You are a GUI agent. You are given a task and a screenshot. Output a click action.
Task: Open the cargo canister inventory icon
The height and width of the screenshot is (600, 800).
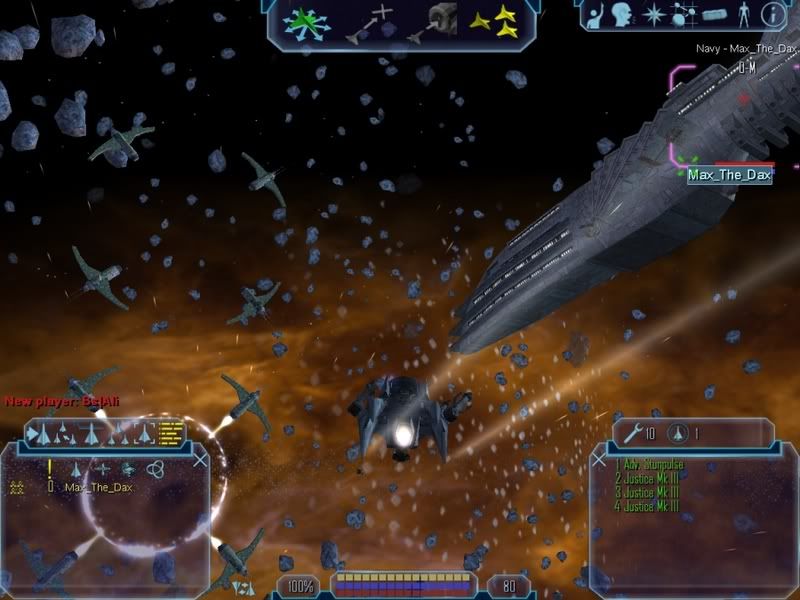[x=713, y=15]
